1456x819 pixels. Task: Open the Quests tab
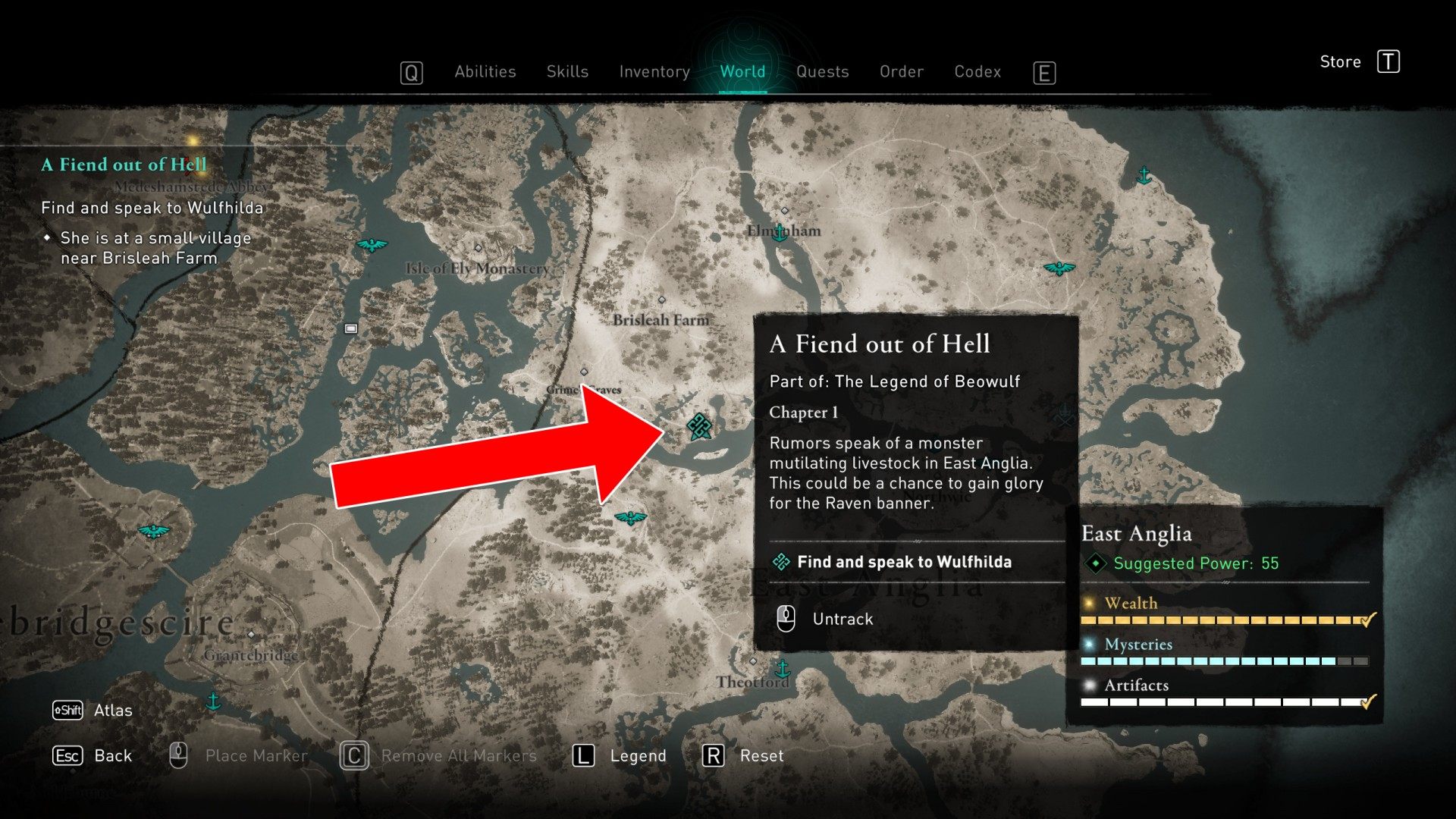(x=822, y=72)
